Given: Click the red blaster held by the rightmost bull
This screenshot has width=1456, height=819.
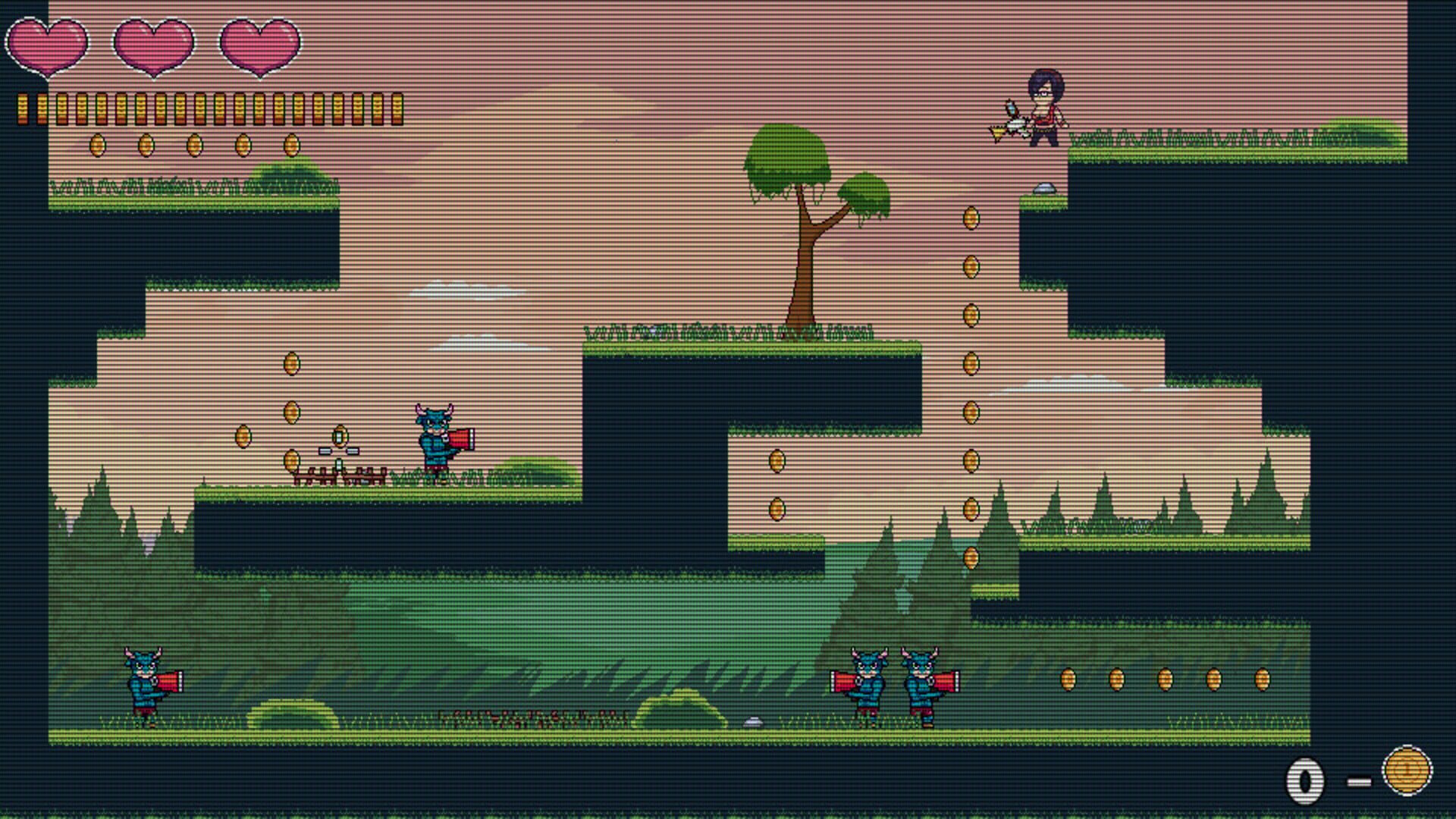Looking at the screenshot, I should [x=946, y=682].
